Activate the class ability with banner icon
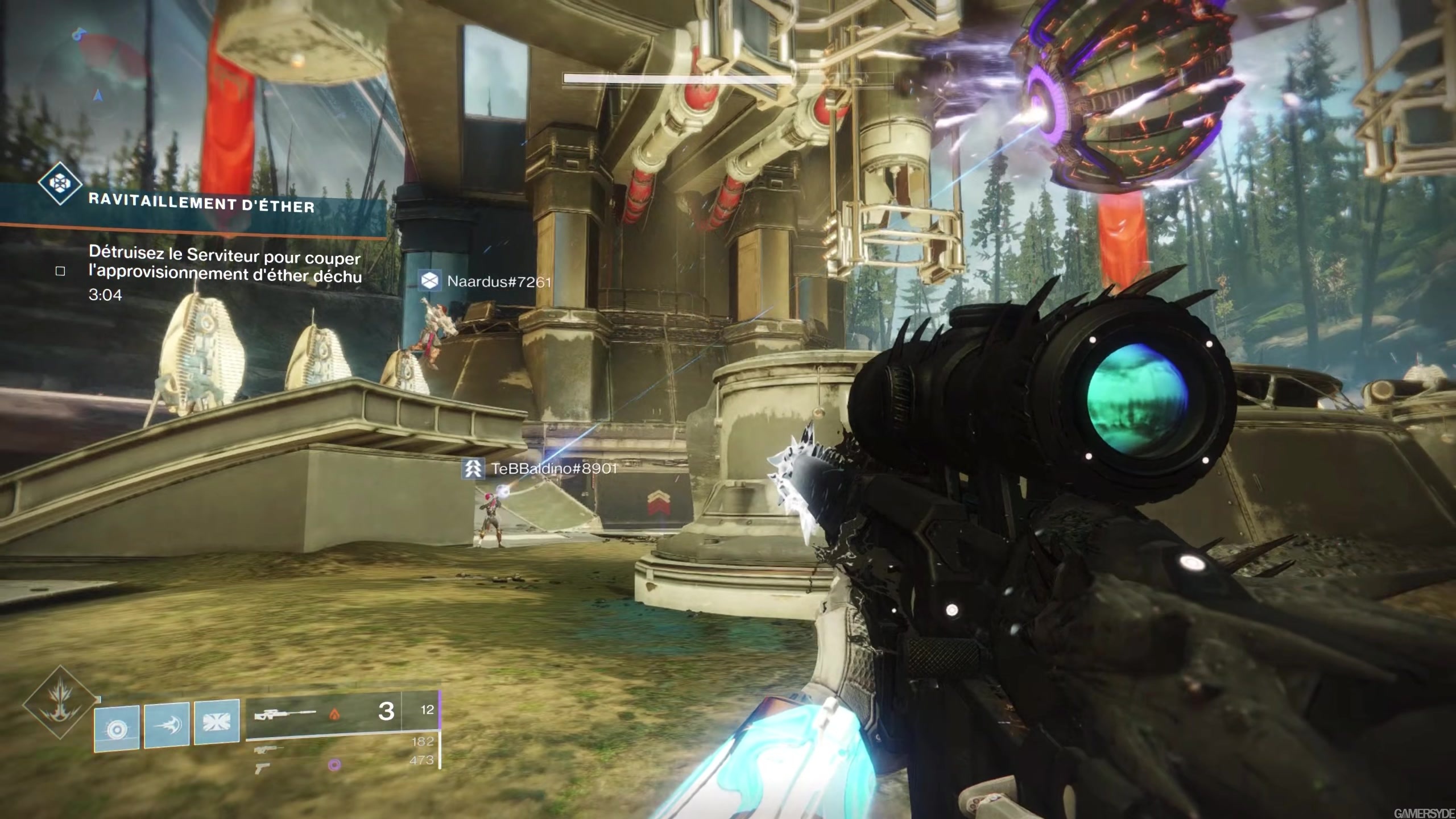This screenshot has height=819, width=1456. (x=217, y=722)
